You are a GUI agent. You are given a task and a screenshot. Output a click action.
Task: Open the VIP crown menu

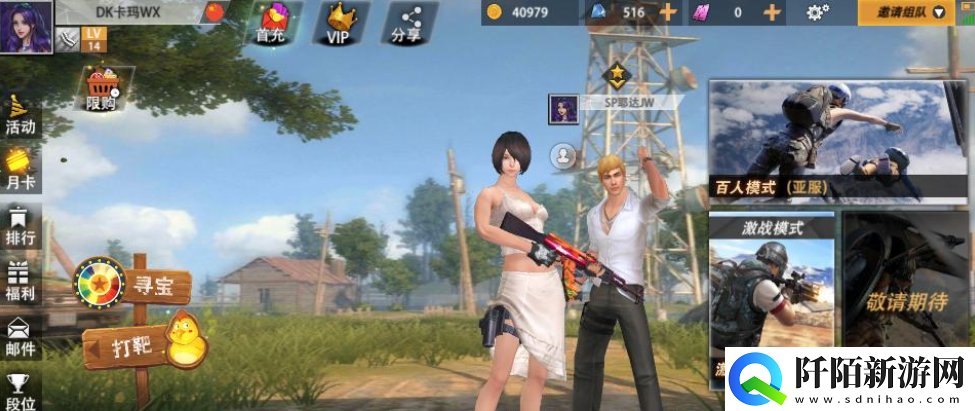pos(342,21)
